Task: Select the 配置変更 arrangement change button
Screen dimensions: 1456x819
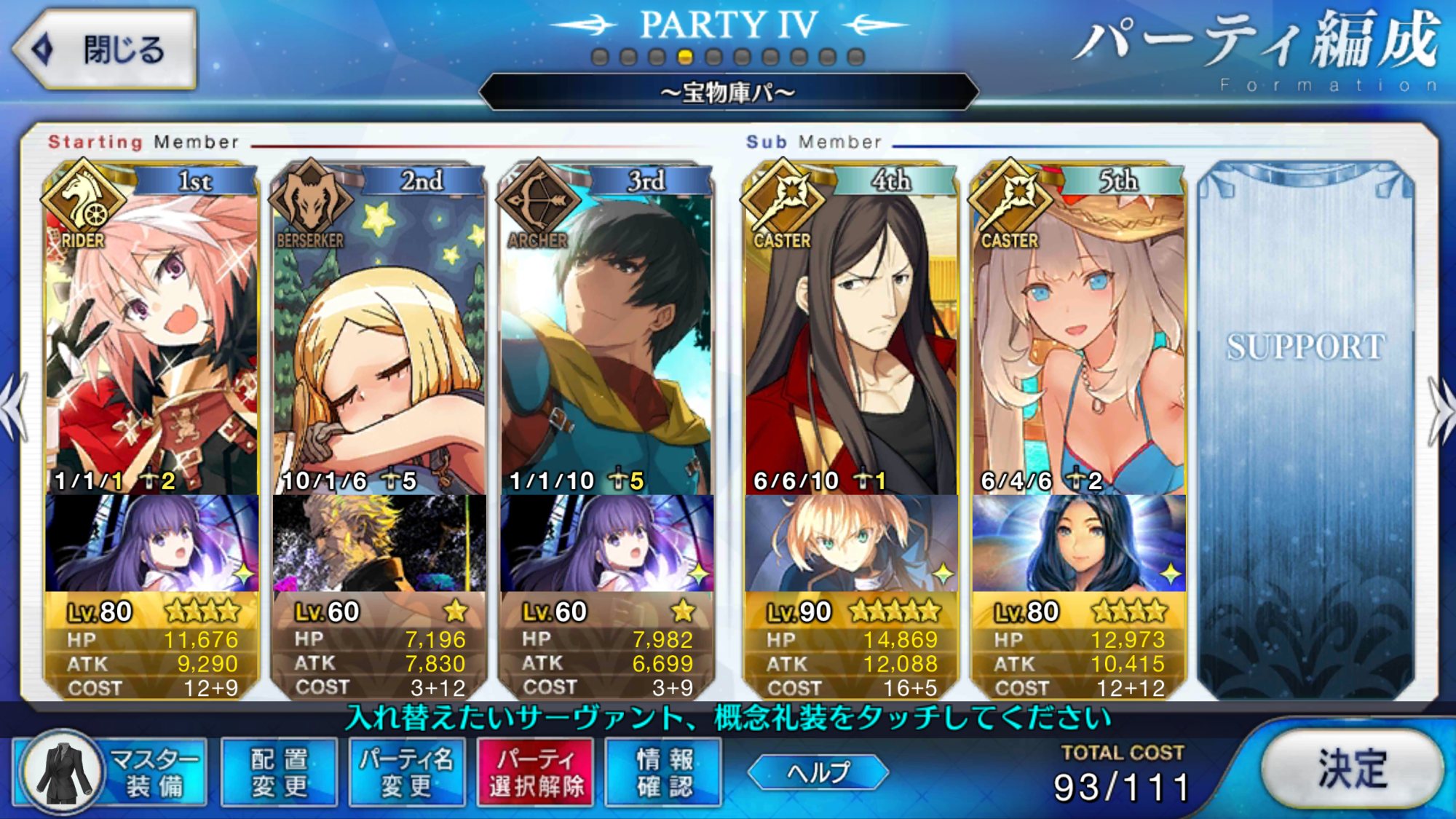Action: pyautogui.click(x=280, y=773)
